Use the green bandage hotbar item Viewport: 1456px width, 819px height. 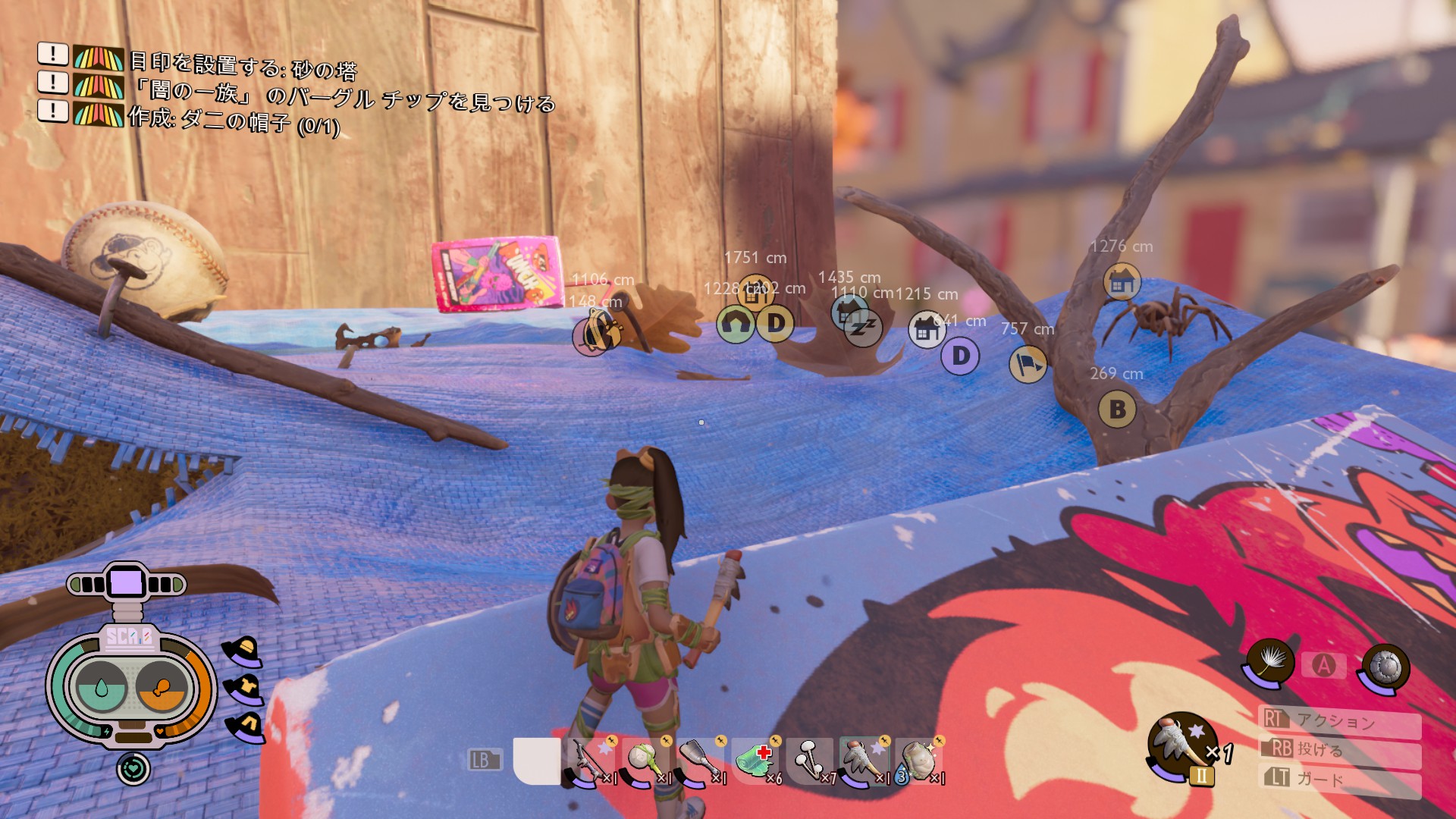tap(755, 761)
